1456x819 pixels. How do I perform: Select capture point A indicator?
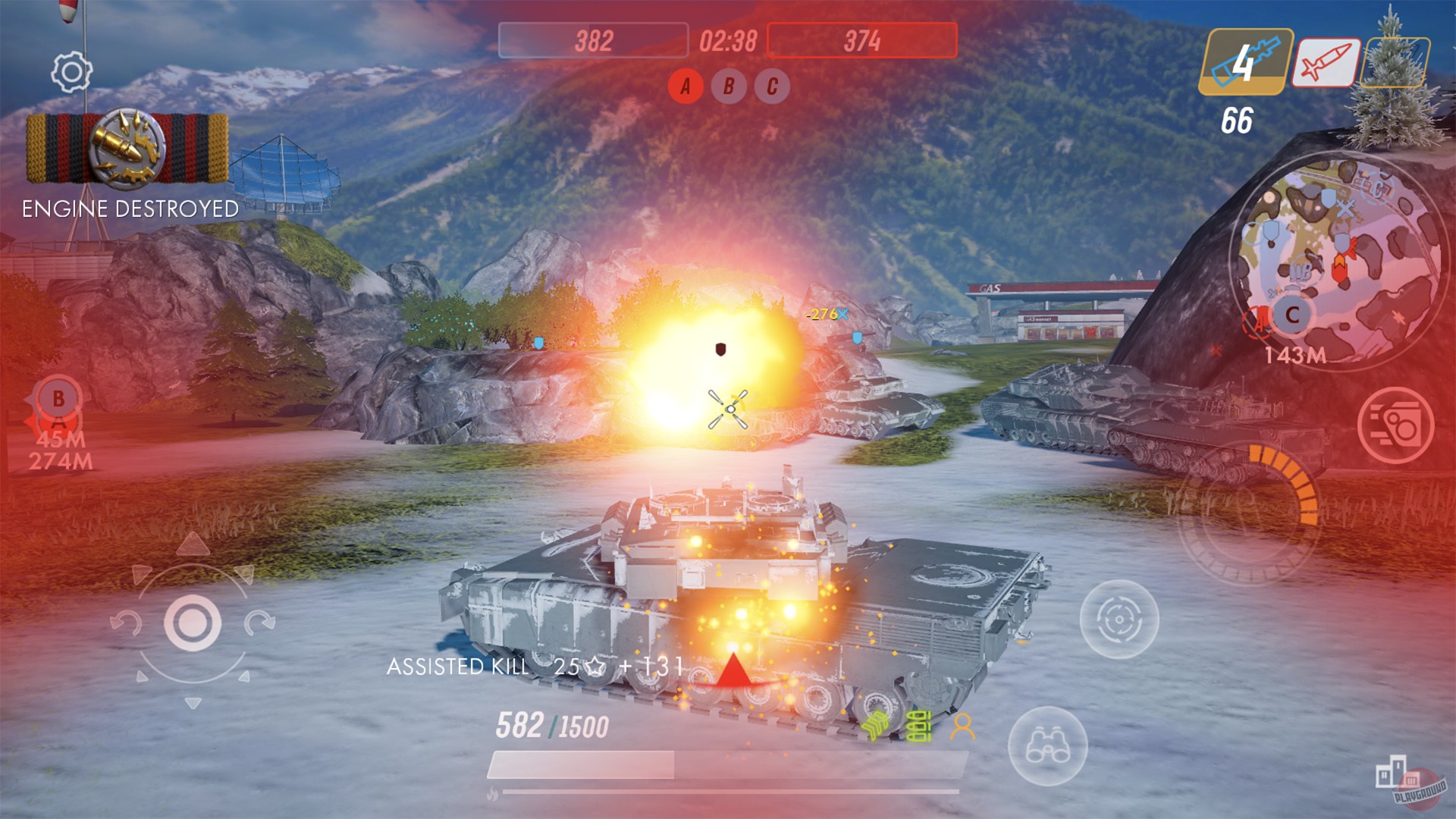click(685, 88)
